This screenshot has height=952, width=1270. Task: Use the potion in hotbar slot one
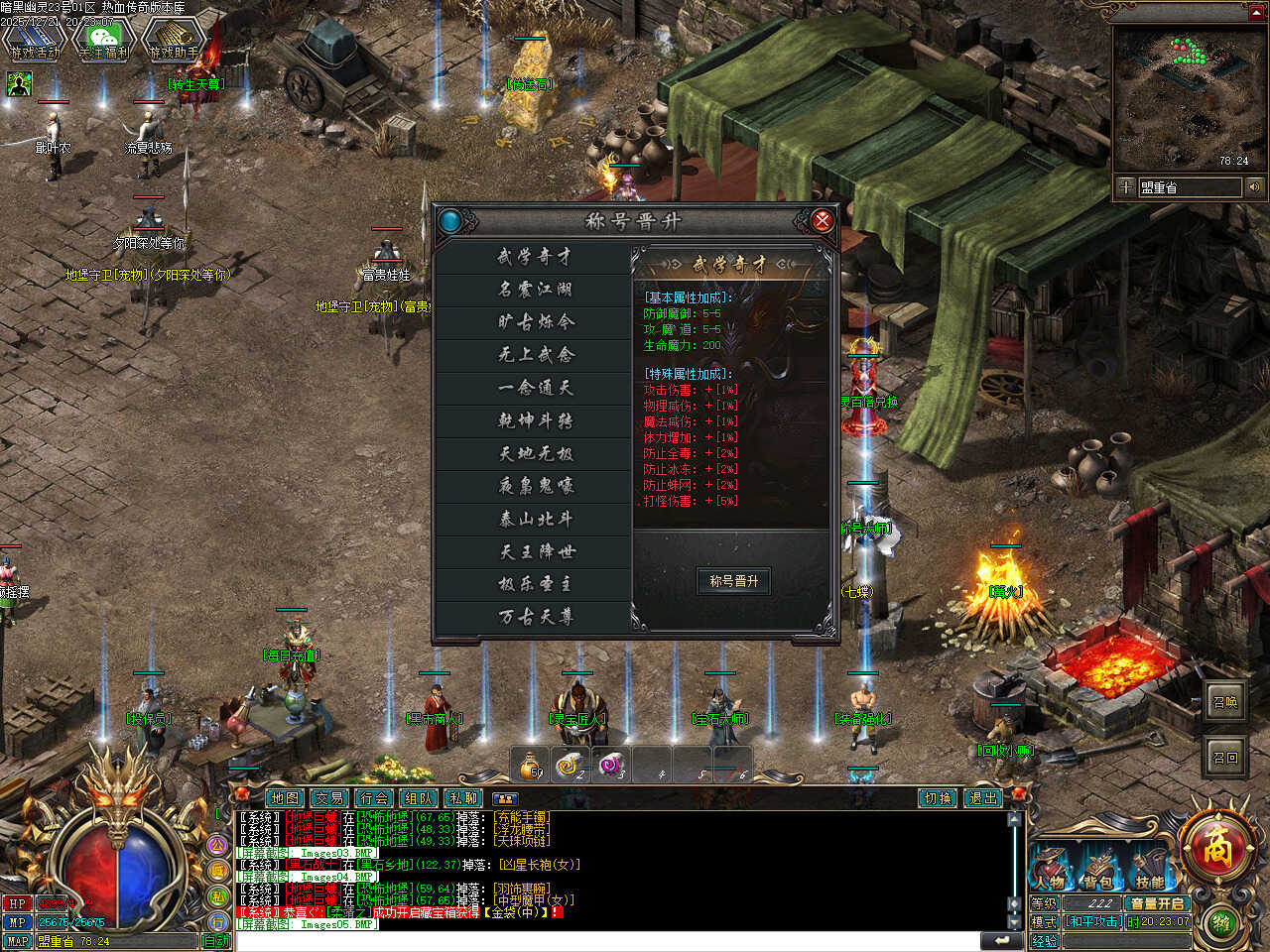coord(532,765)
